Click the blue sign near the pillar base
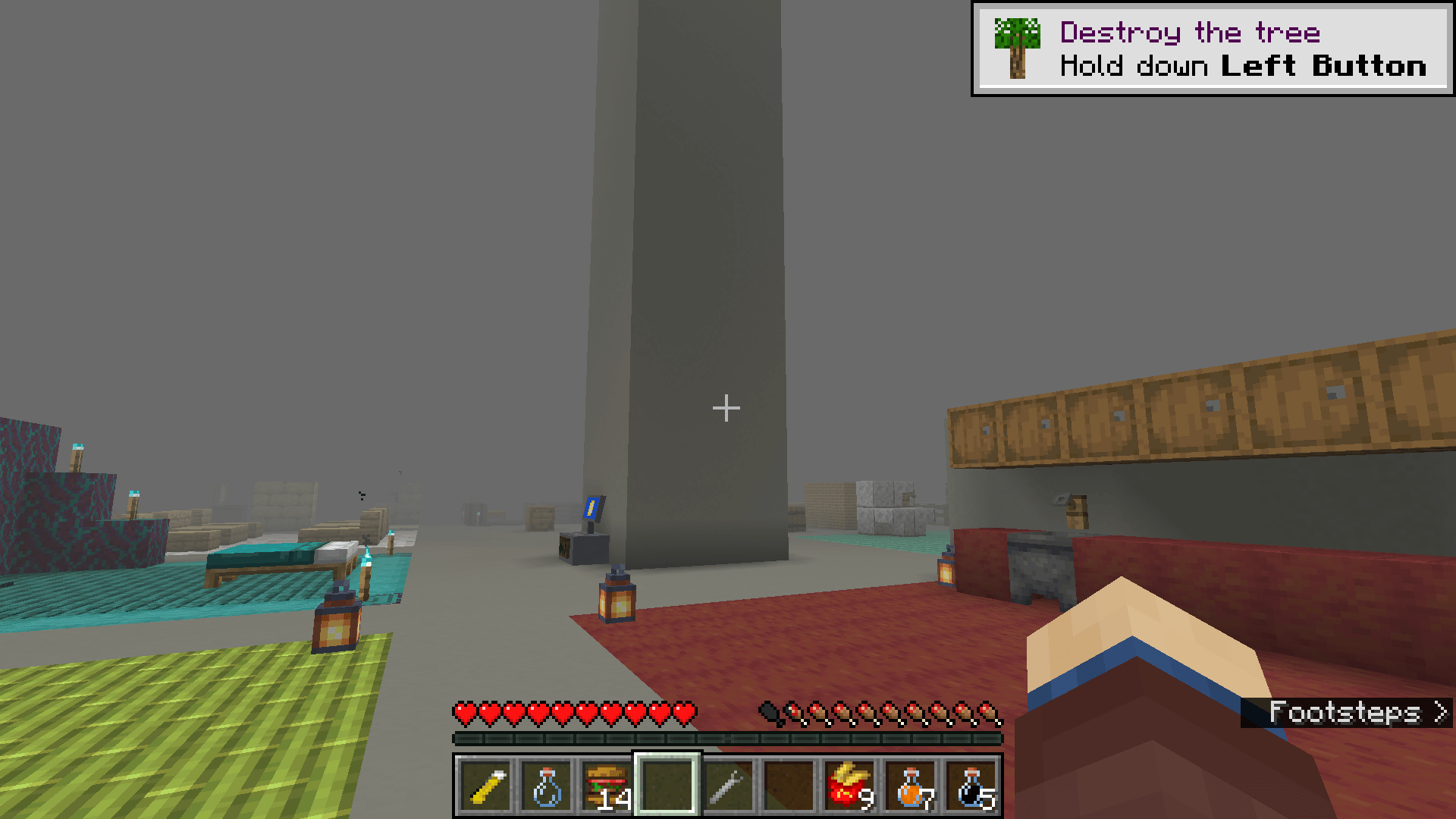Screen dimensions: 1456x819 591,507
